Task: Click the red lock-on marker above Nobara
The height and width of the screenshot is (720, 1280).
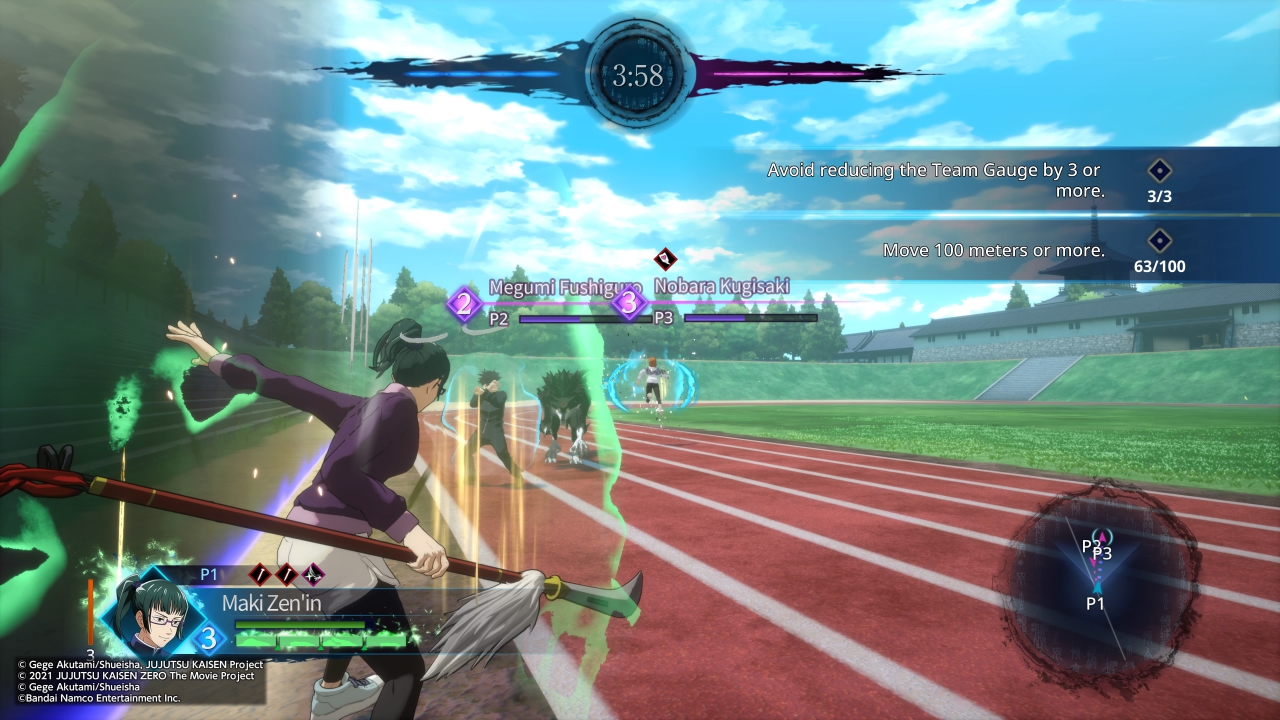Action: click(666, 259)
